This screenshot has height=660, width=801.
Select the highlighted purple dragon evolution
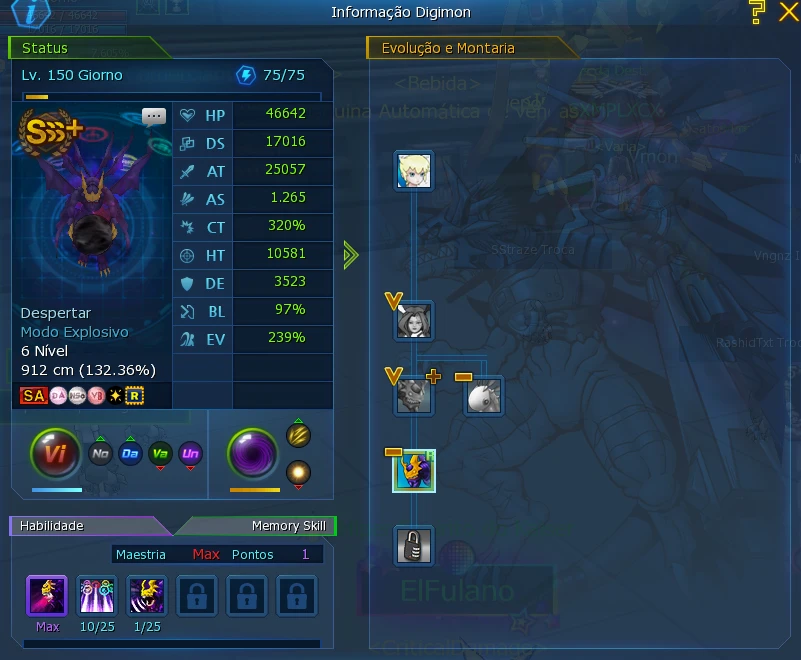tap(413, 471)
